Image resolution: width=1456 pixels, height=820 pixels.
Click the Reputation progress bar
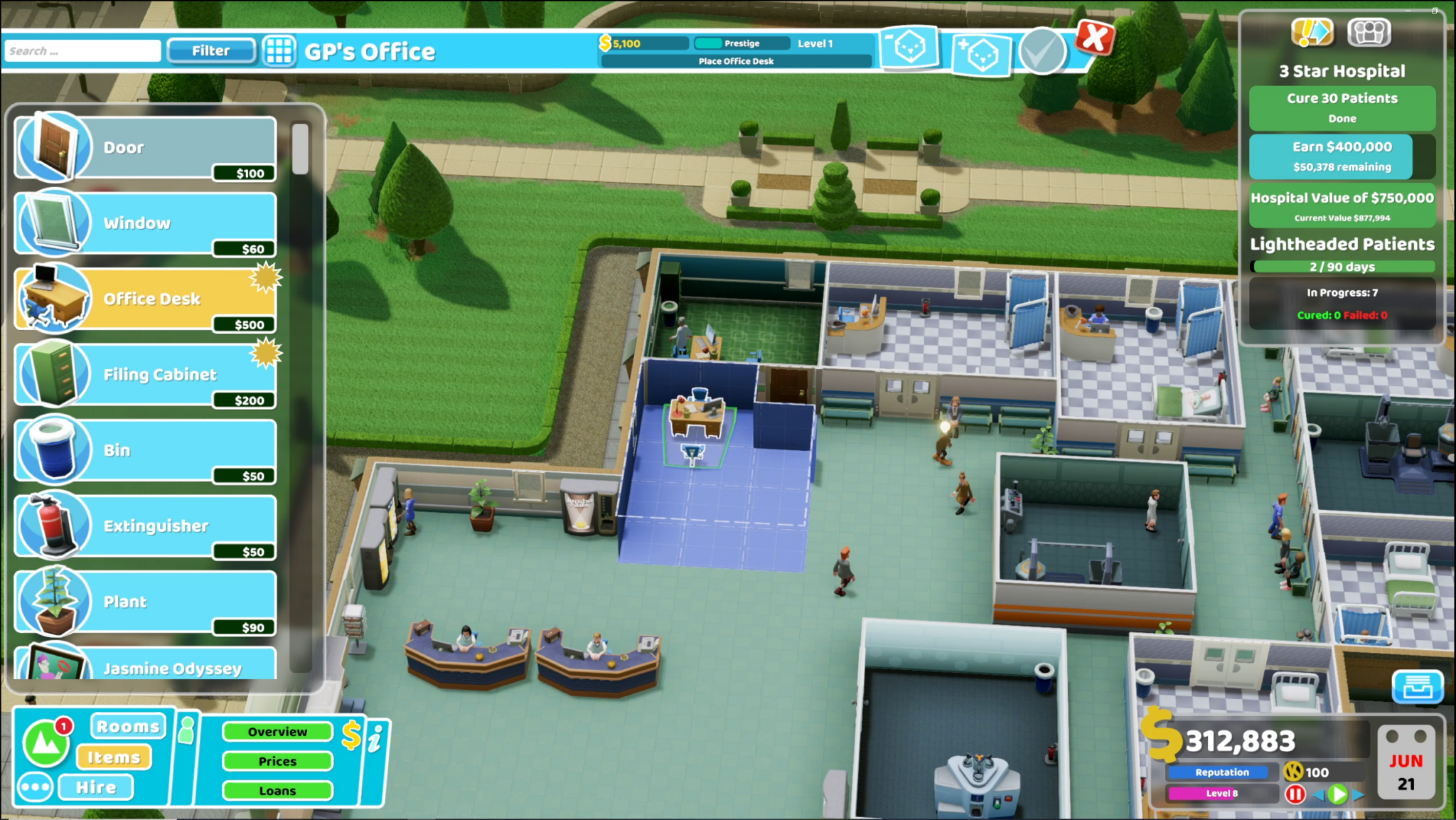click(1221, 772)
